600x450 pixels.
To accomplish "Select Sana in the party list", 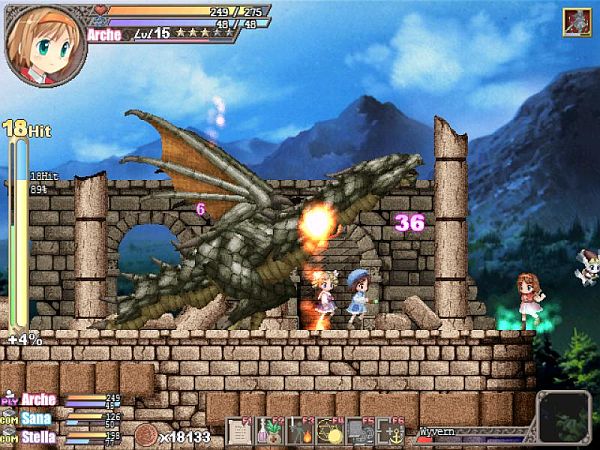I will pyautogui.click(x=36, y=418).
